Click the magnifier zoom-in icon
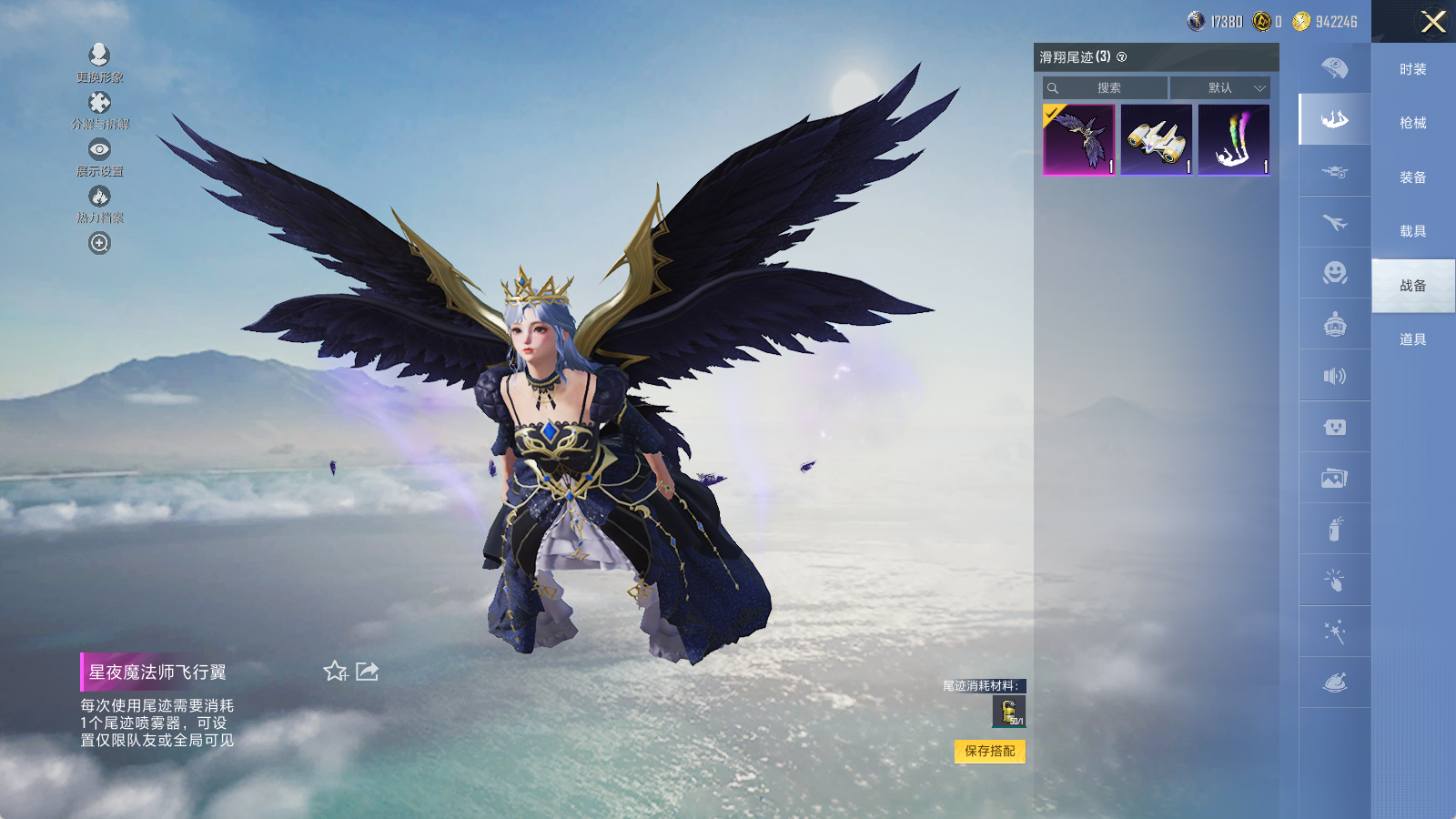1456x819 pixels. (x=99, y=243)
